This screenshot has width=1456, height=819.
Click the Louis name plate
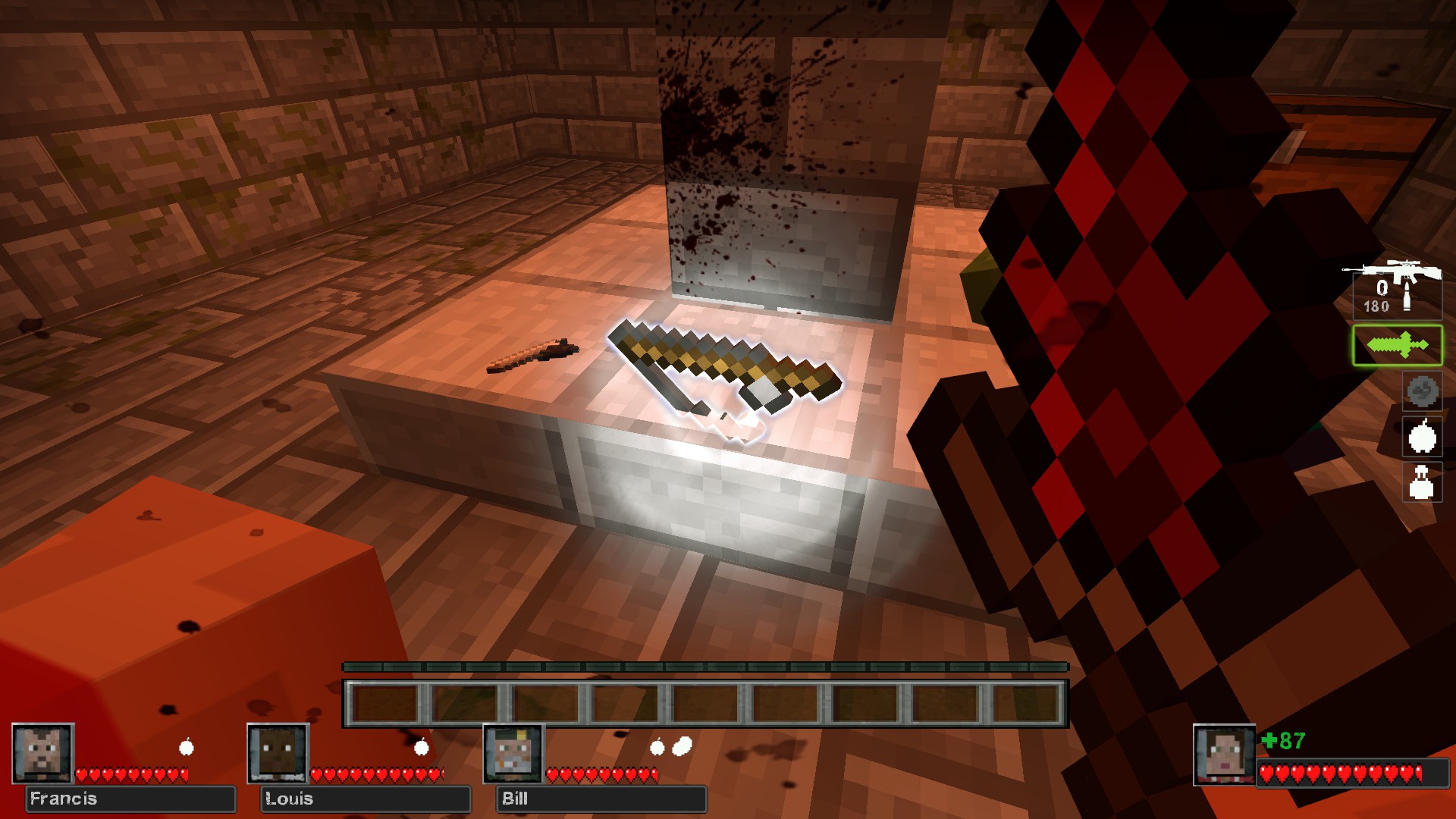pos(366,799)
